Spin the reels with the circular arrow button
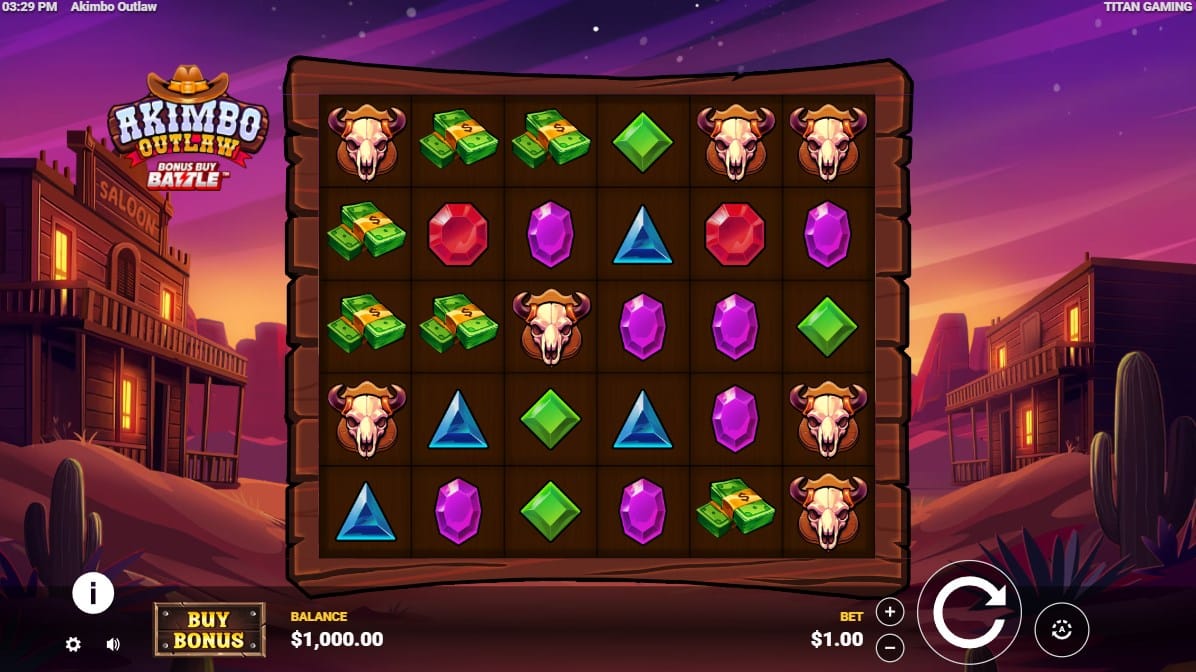Viewport: 1196px width, 672px height. coord(968,612)
